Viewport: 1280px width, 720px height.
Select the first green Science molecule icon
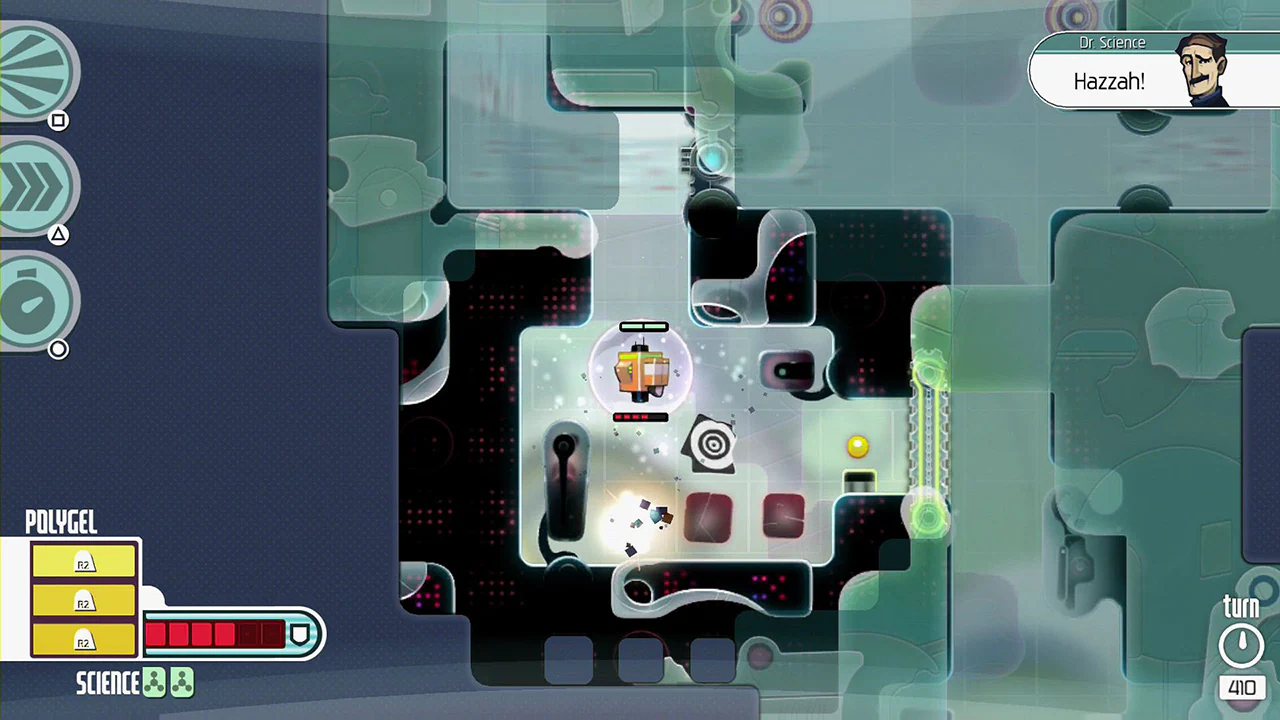155,682
